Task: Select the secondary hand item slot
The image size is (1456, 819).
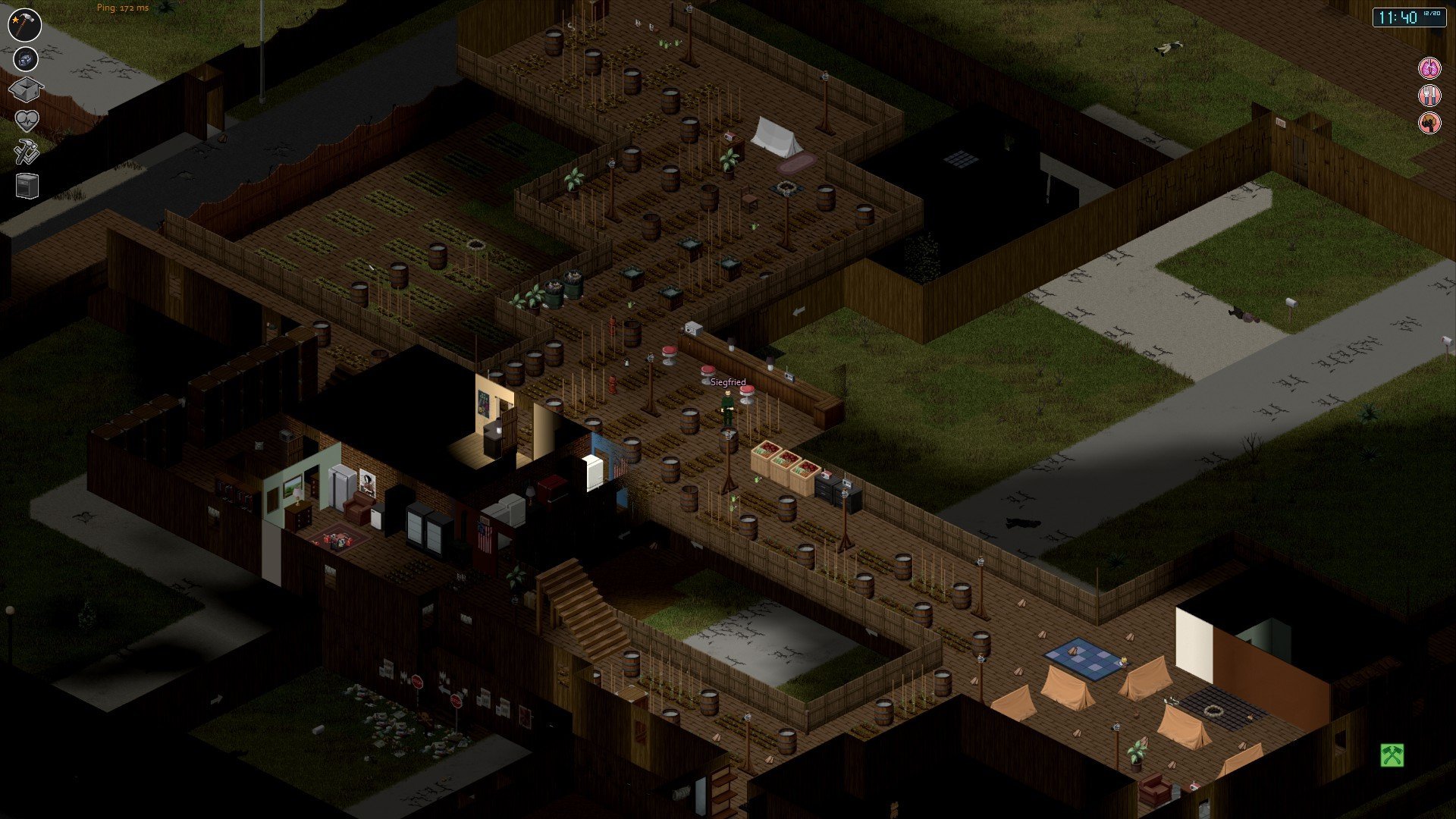Action: click(x=26, y=58)
